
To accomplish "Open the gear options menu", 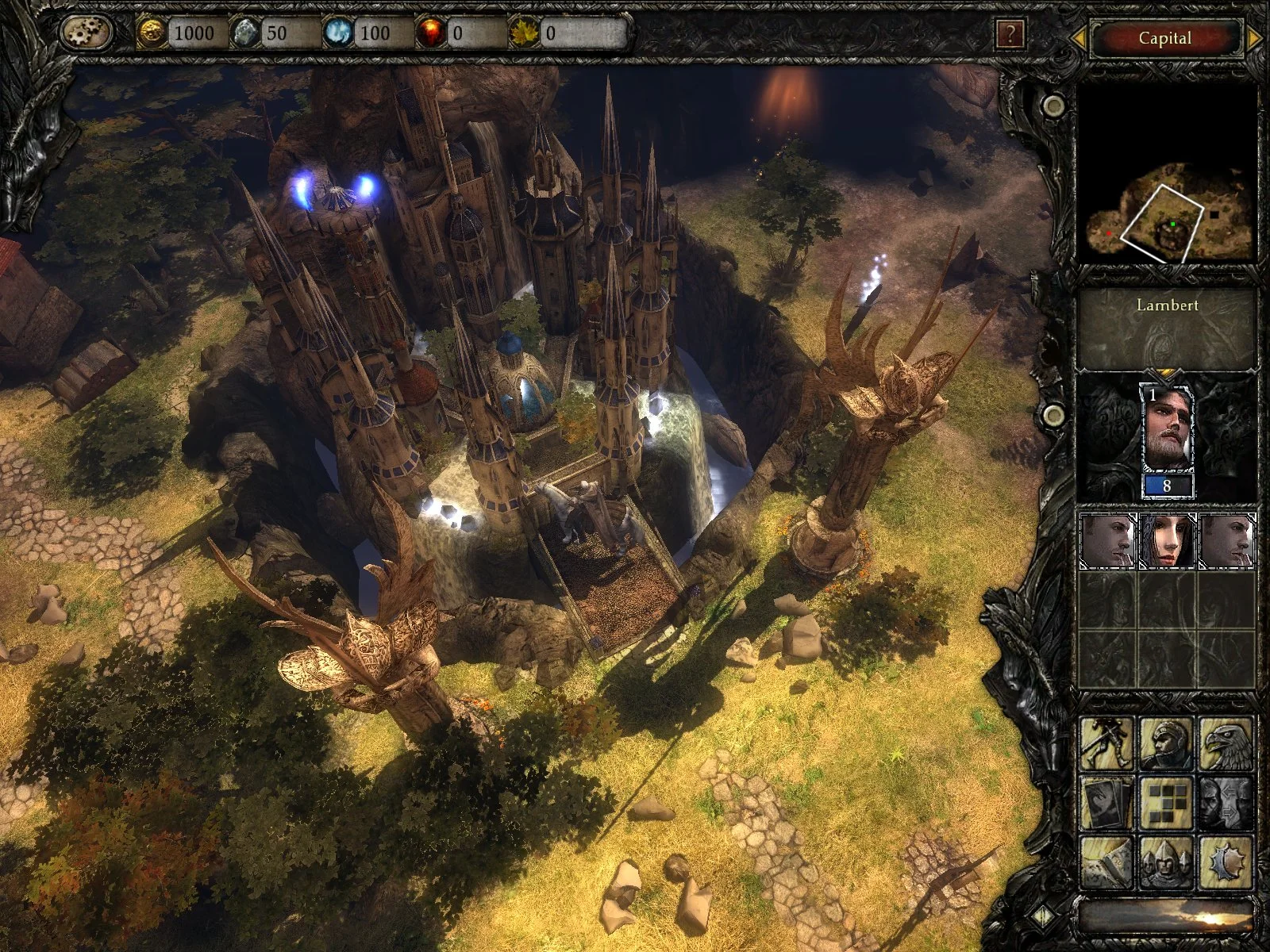I will (86, 33).
